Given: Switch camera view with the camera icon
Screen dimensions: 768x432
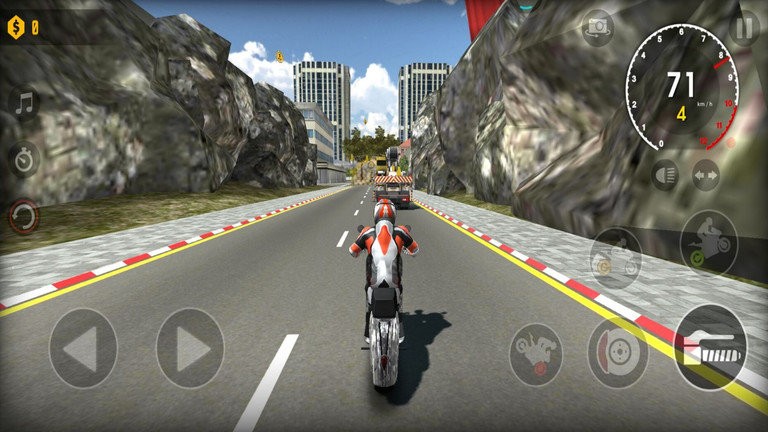Looking at the screenshot, I should coord(598,27).
